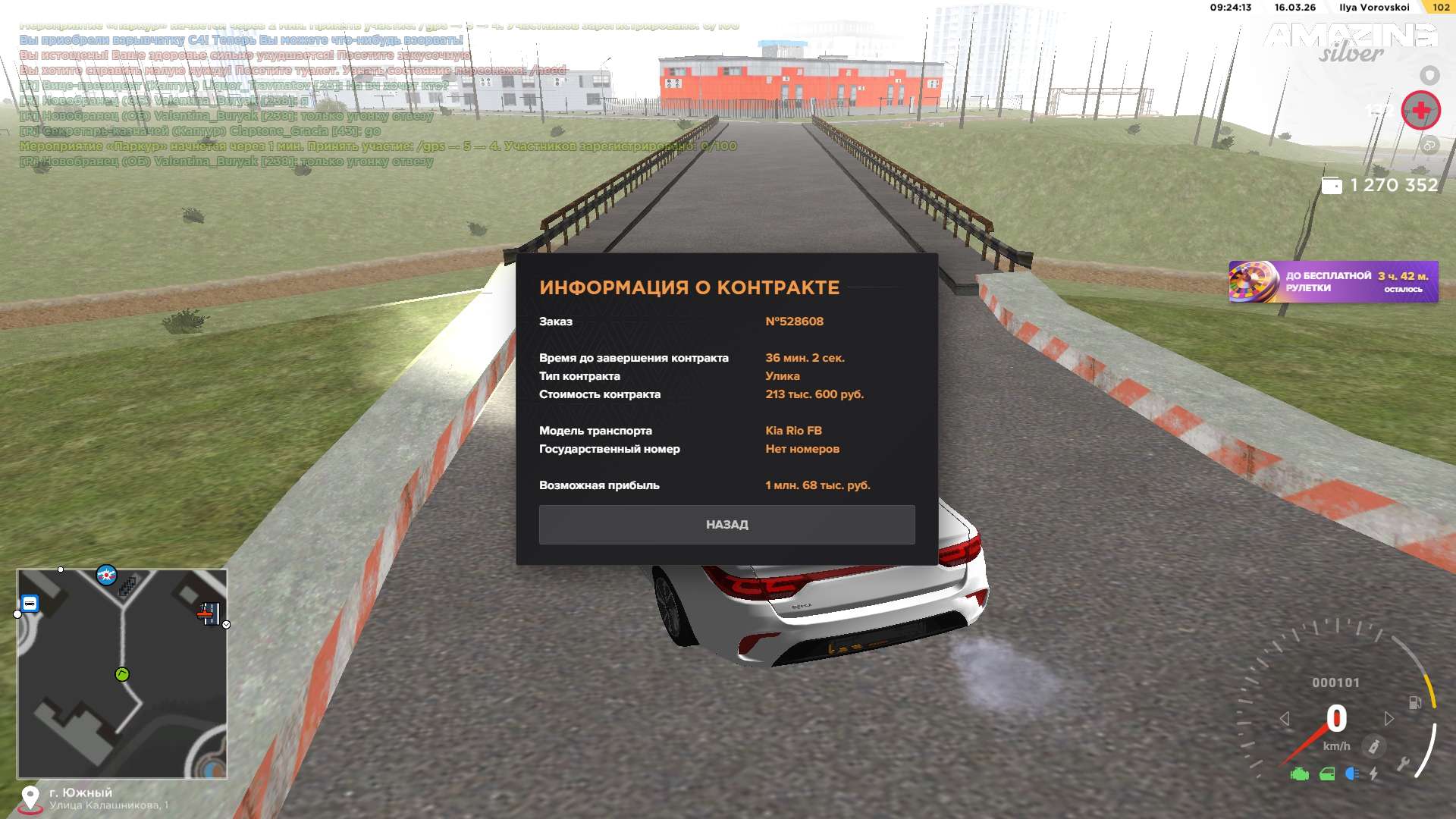Click the wrench icon on speedometer

pos(1403,764)
